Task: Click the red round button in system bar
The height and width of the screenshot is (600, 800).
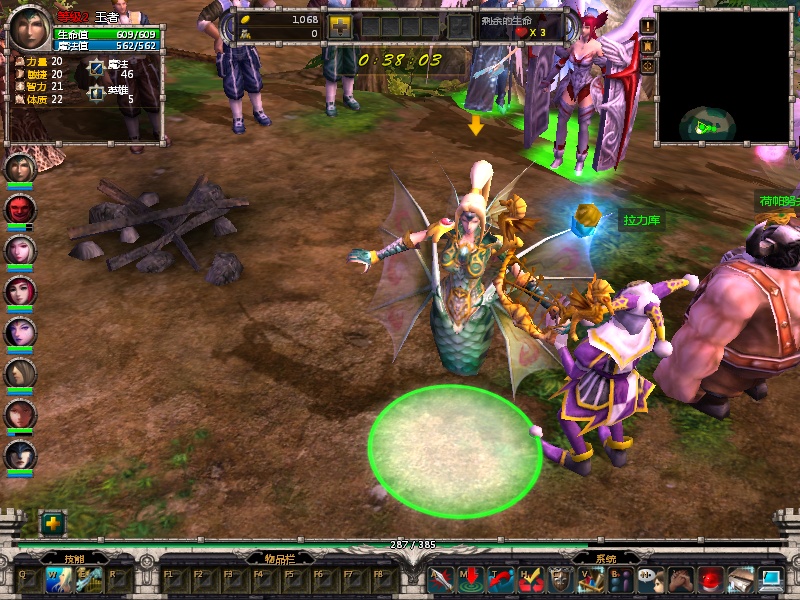Action: tap(710, 580)
